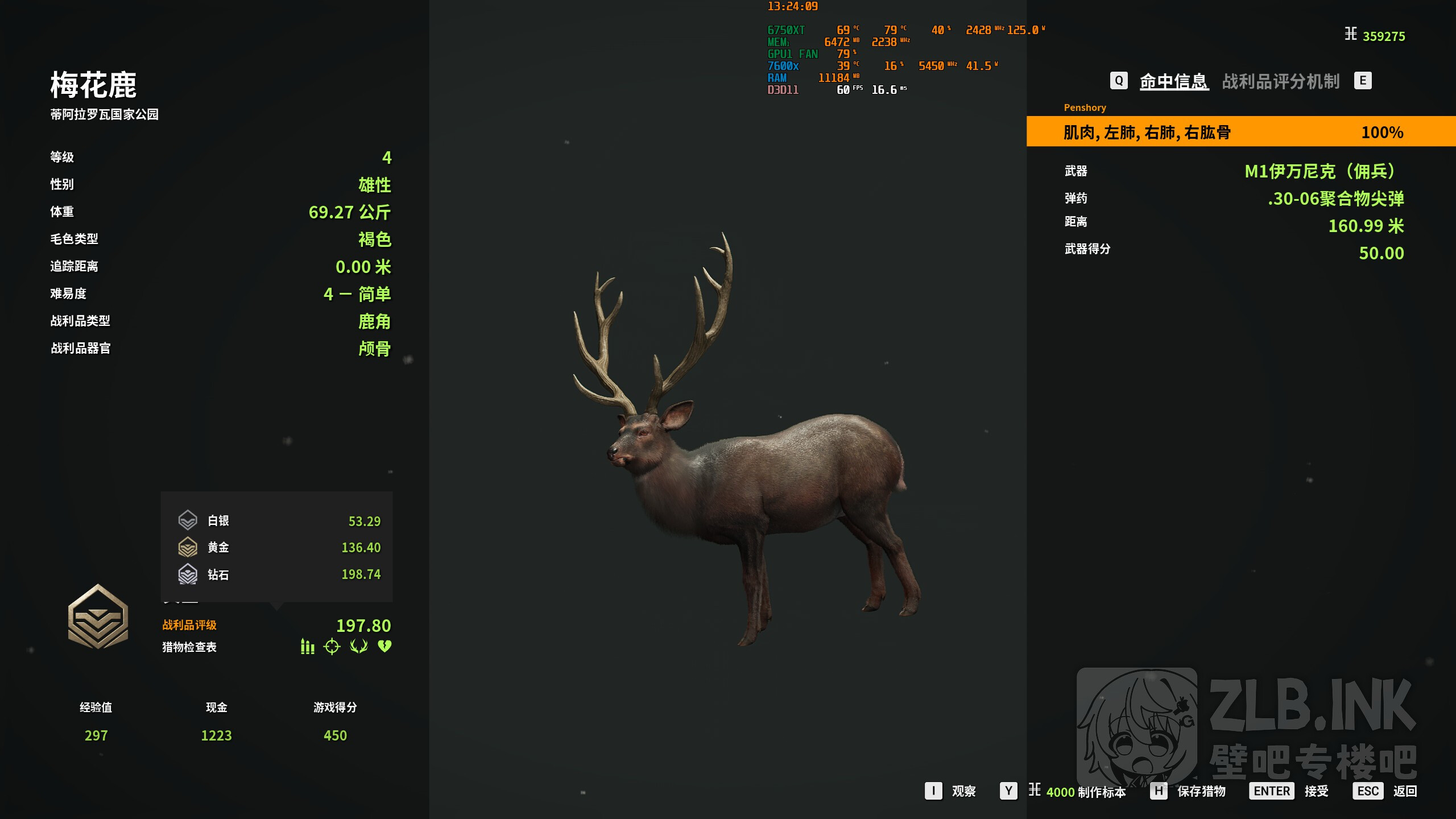Image resolution: width=1456 pixels, height=819 pixels.
Task: Select 保存猎物 at the bottom
Action: pyautogui.click(x=1201, y=791)
